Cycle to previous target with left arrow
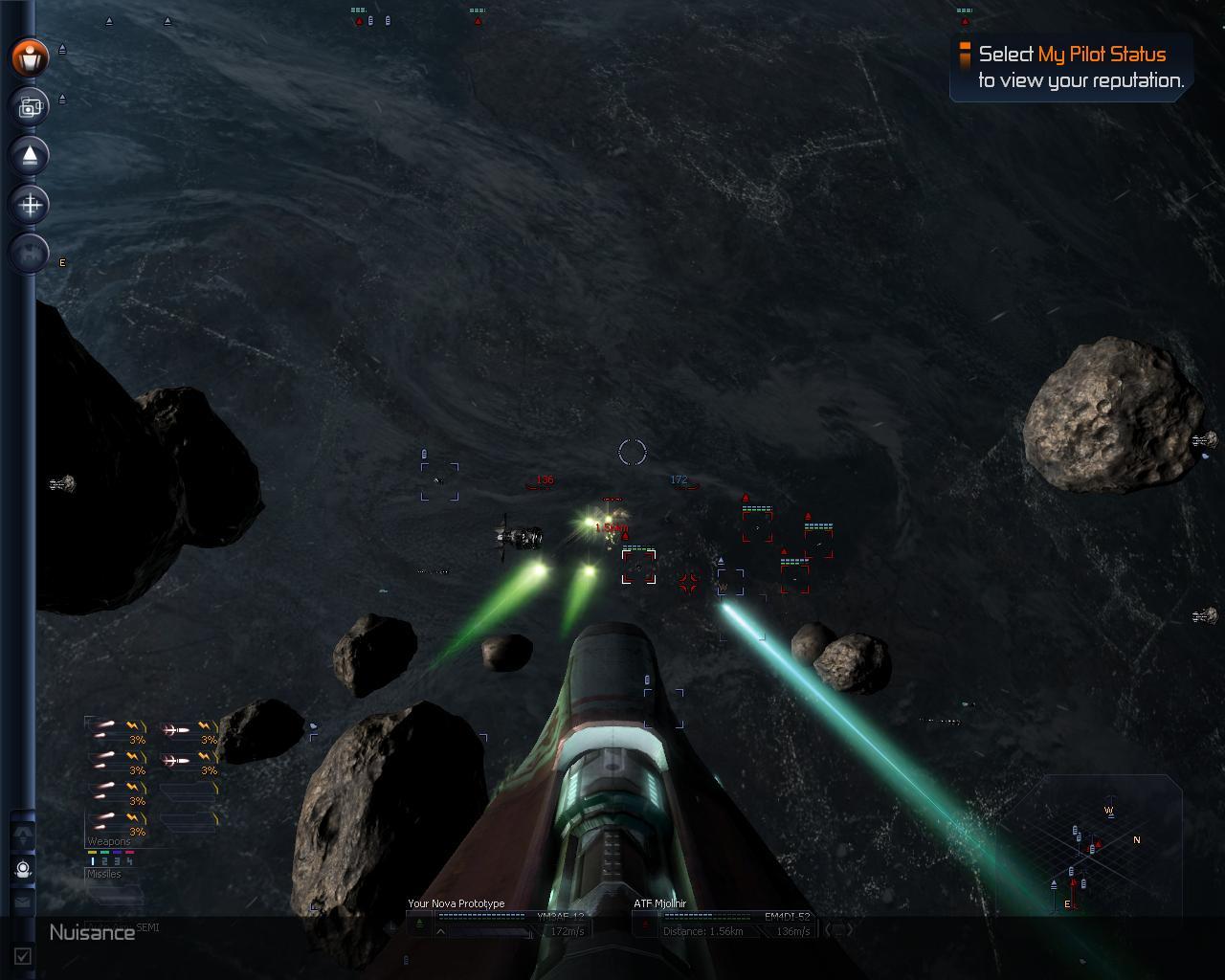1225x980 pixels. pyautogui.click(x=829, y=928)
